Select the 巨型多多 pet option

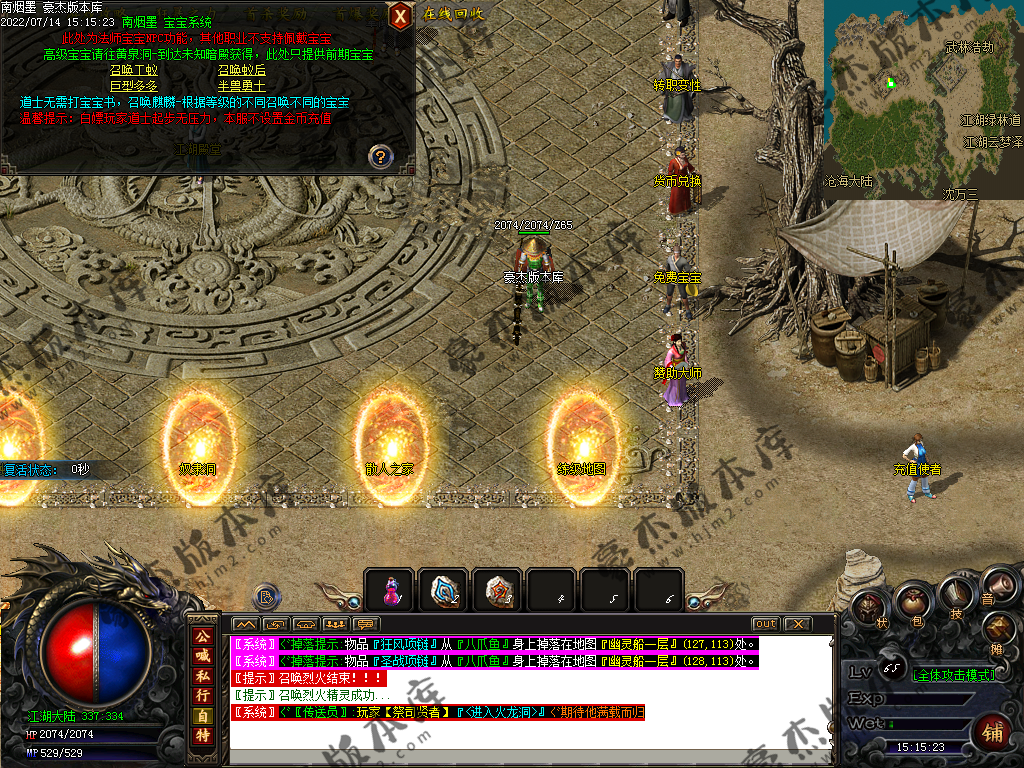click(133, 86)
